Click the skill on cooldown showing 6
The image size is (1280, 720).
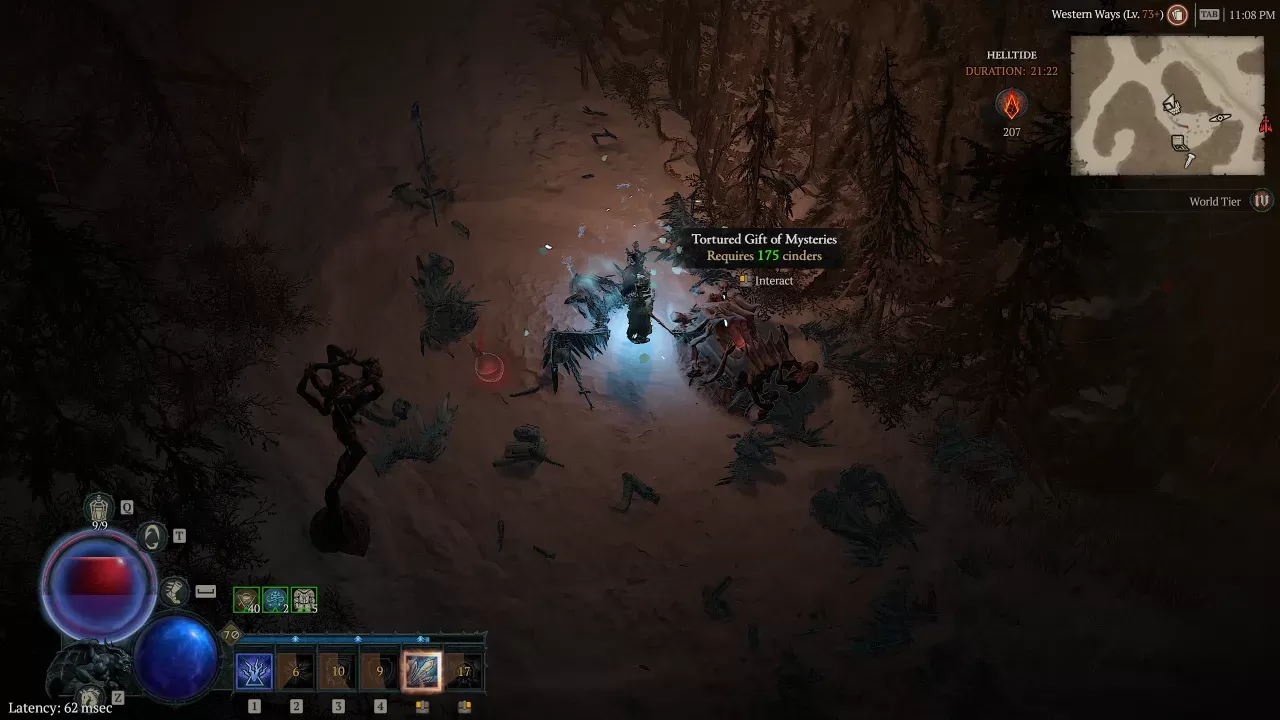[296, 671]
